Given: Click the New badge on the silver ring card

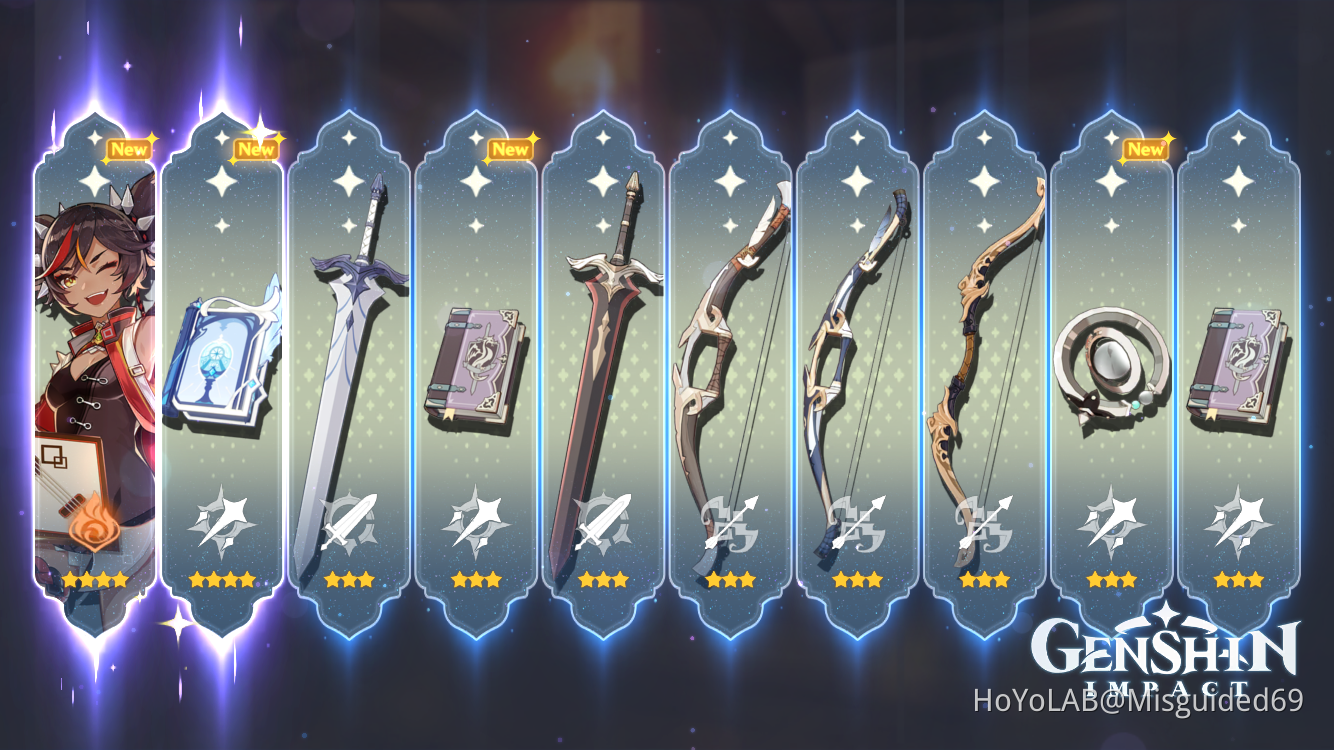Looking at the screenshot, I should tap(1146, 149).
